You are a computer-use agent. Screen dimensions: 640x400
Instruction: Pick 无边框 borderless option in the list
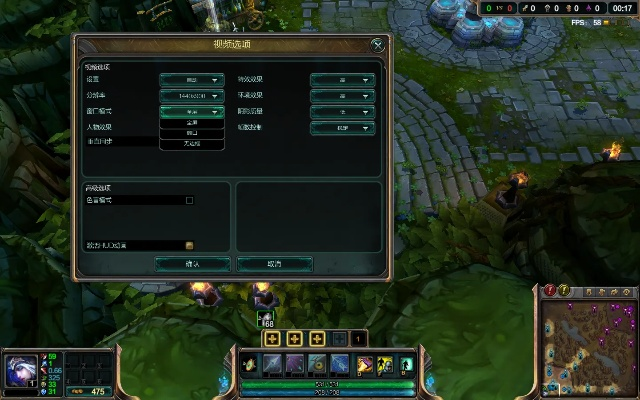pyautogui.click(x=191, y=144)
